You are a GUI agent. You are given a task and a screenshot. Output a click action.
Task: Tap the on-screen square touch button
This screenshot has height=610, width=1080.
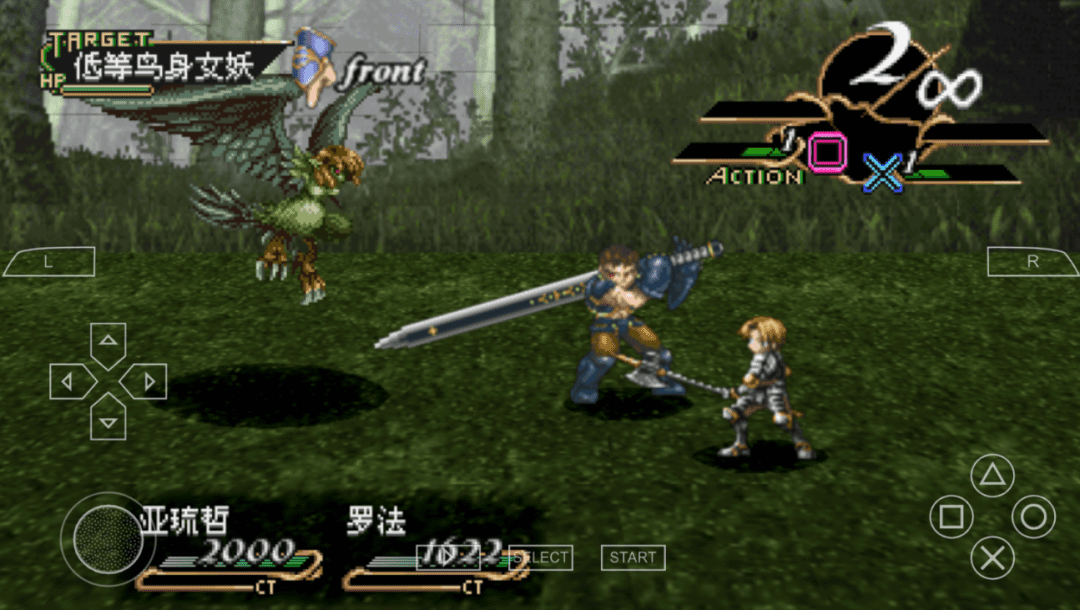[951, 517]
